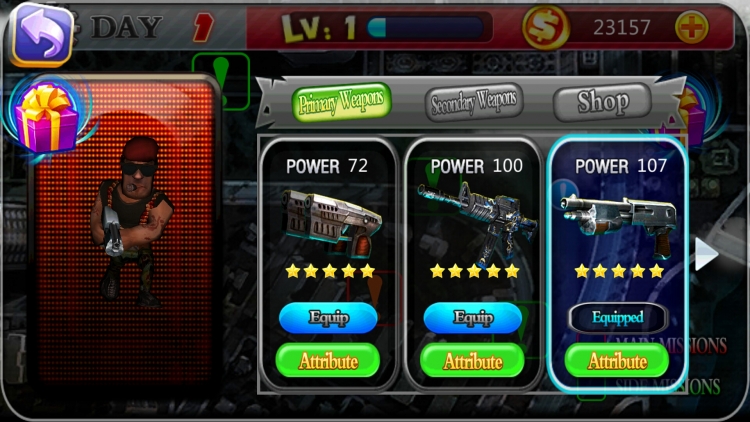750x422 pixels.
Task: Open the Shop tab
Action: [602, 101]
